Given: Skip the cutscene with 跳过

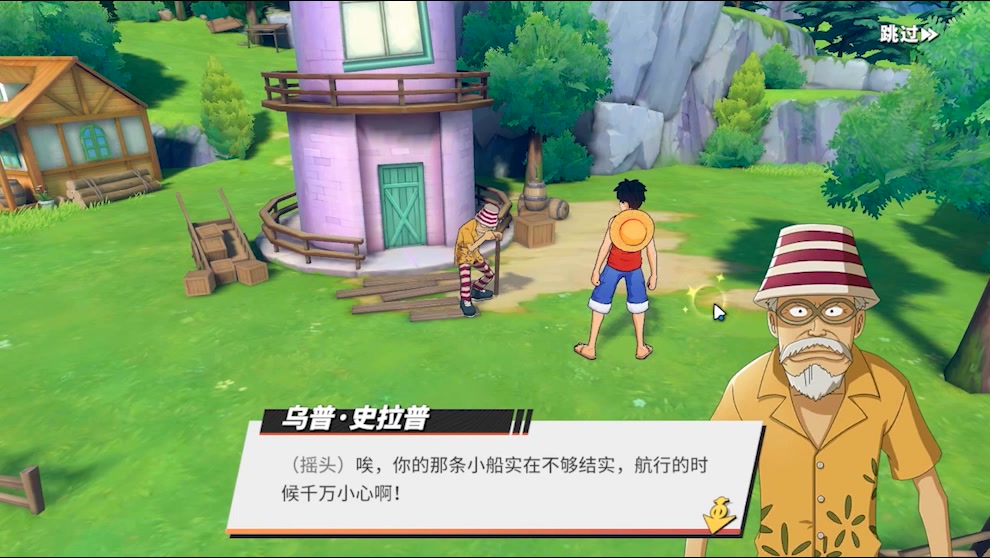Looking at the screenshot, I should point(908,33).
